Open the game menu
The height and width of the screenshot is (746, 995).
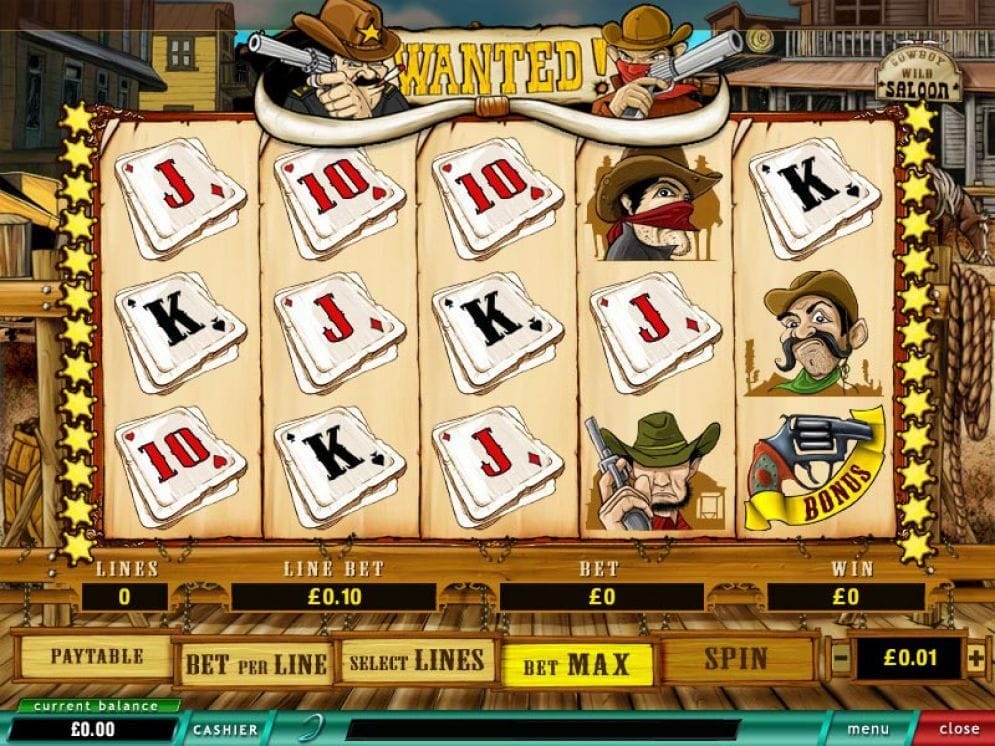870,730
